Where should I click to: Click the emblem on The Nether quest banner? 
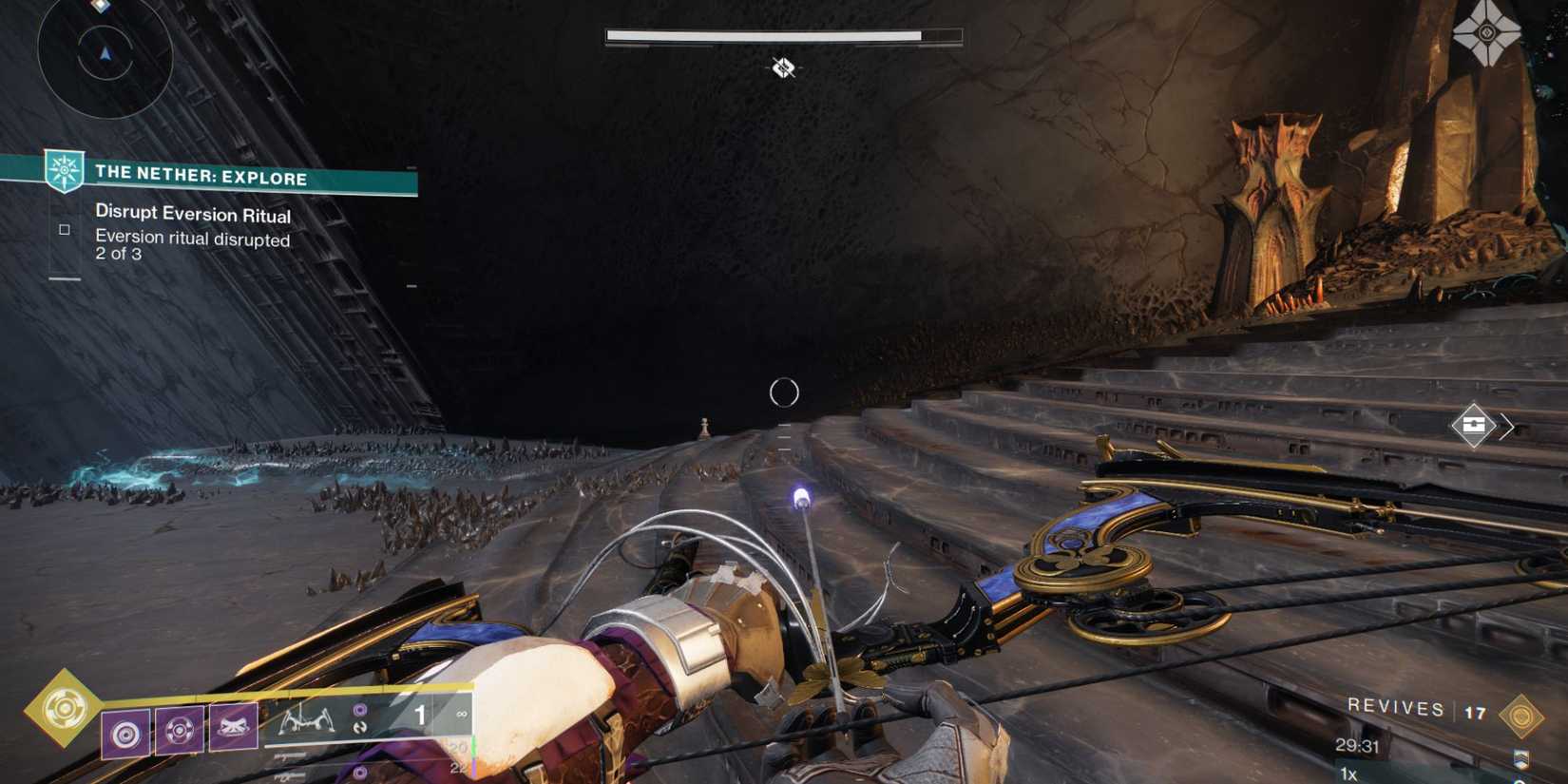63,171
